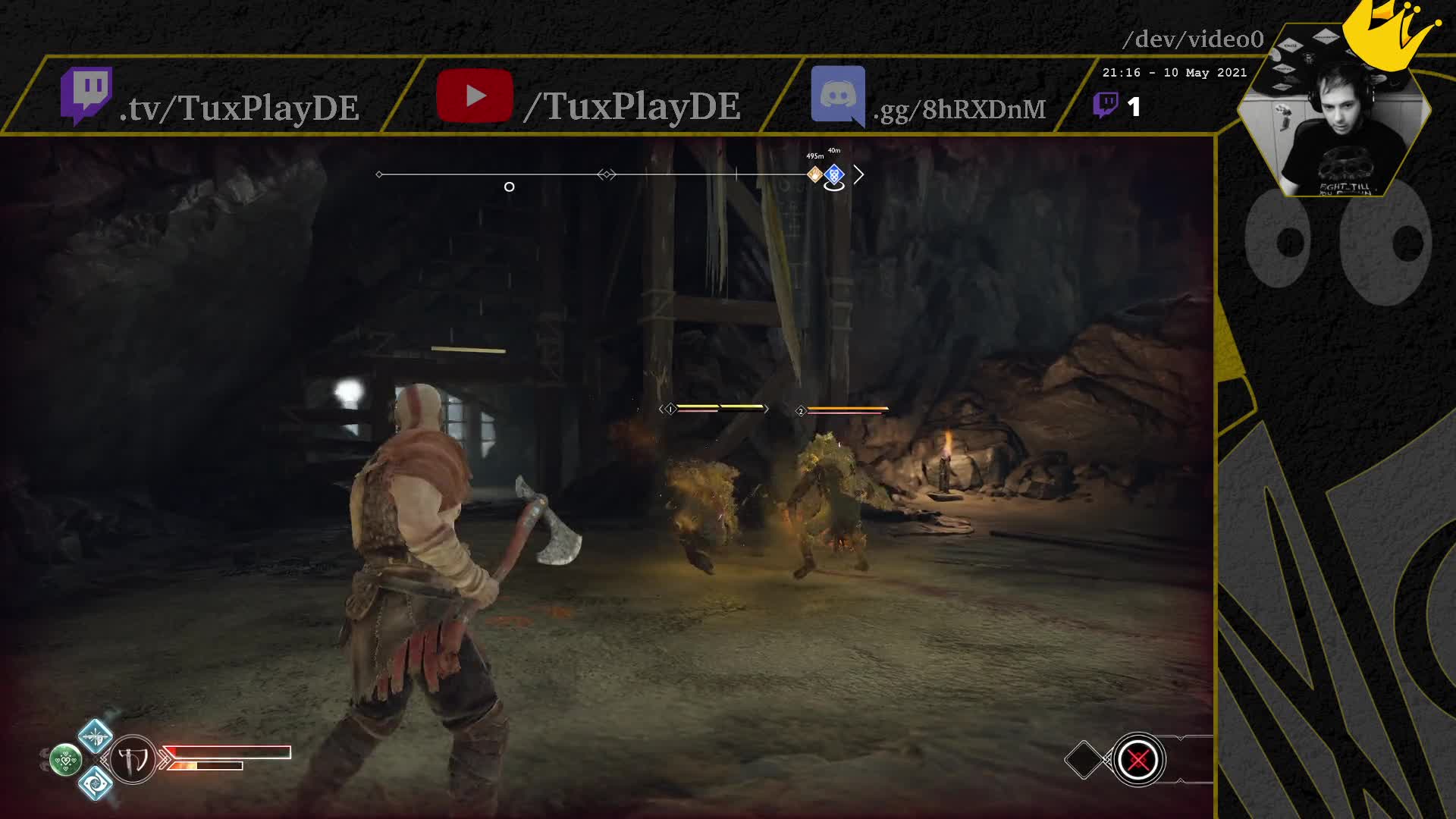Viewport: 1456px width, 819px height.
Task: Click the Twitch logo in stream banner
Action: [86, 95]
